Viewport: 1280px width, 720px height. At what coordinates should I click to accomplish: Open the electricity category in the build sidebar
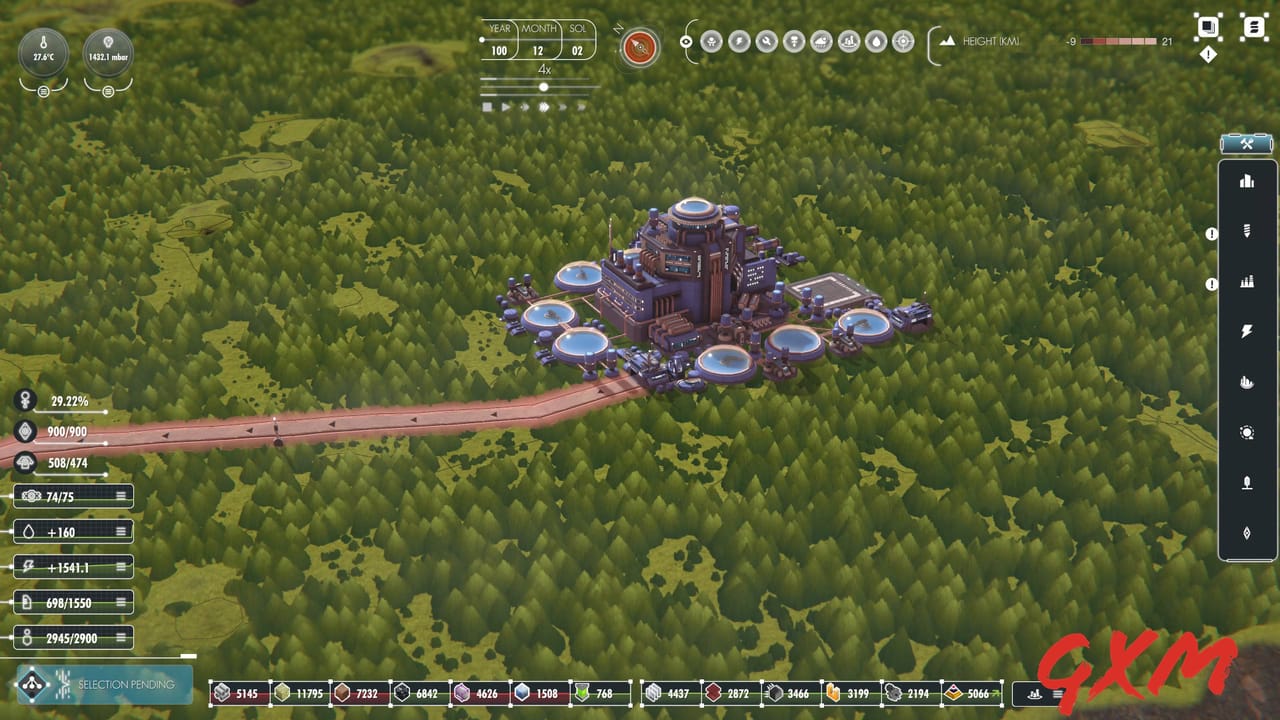1247,331
